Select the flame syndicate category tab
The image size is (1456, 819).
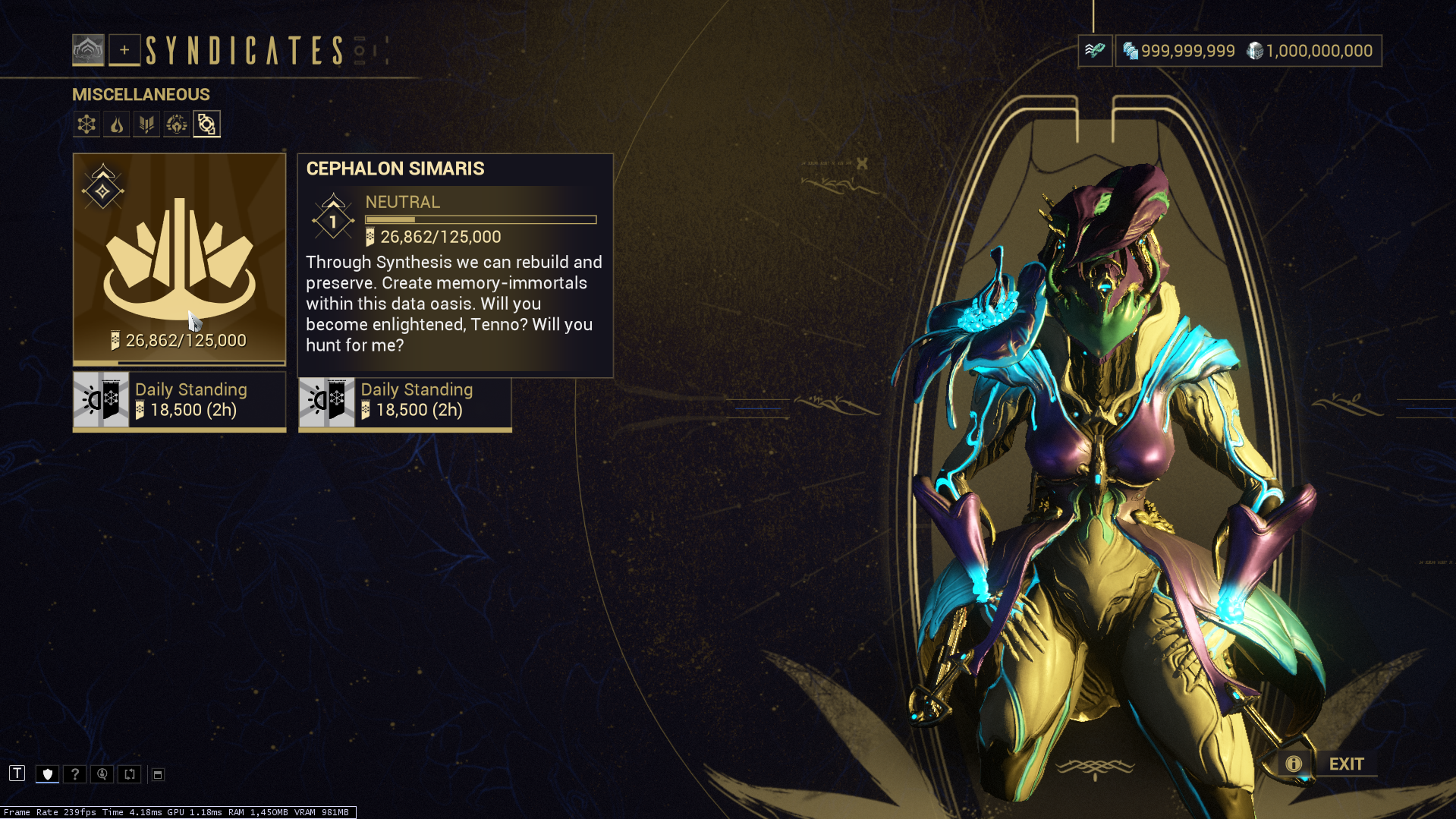pos(117,124)
